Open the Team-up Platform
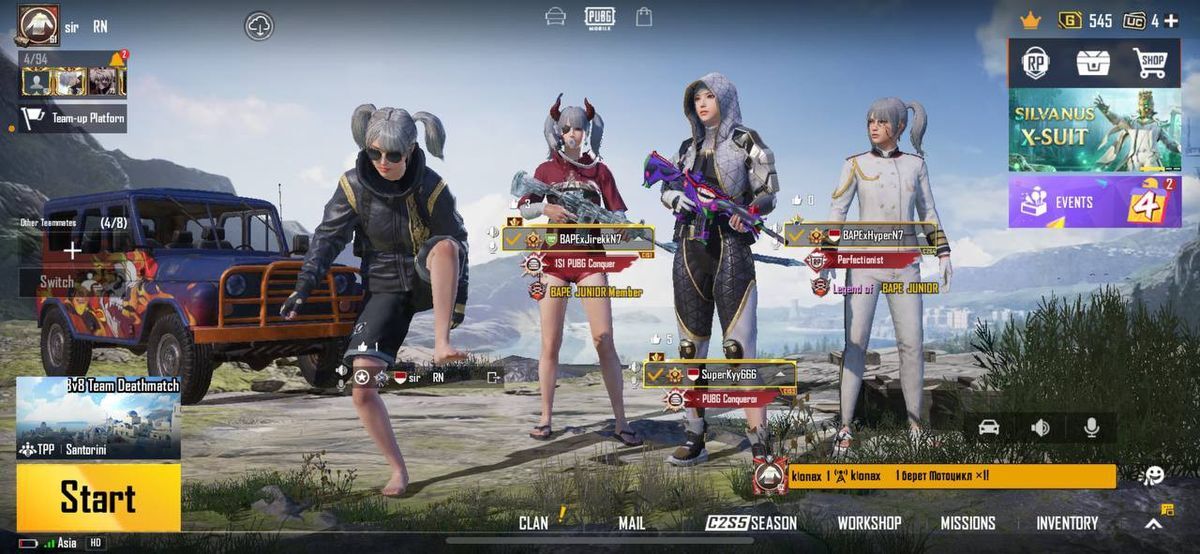This screenshot has width=1200, height=554. pos(74,118)
